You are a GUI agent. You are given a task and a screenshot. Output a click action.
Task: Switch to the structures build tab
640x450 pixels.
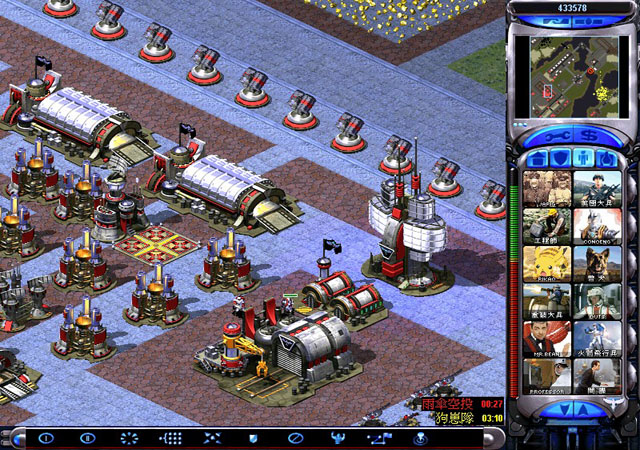(537, 158)
